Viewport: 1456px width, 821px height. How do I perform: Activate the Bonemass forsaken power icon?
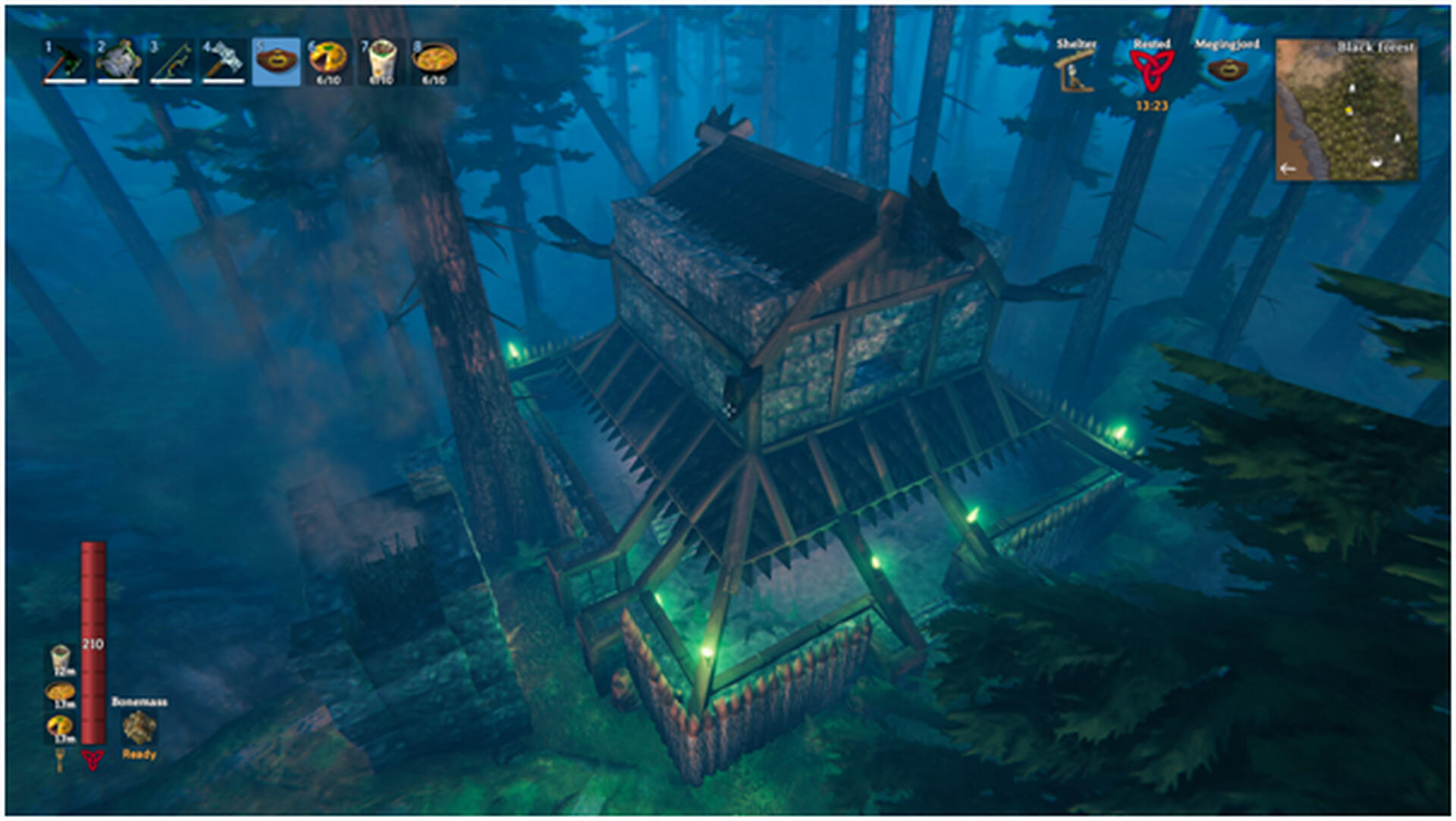139,726
